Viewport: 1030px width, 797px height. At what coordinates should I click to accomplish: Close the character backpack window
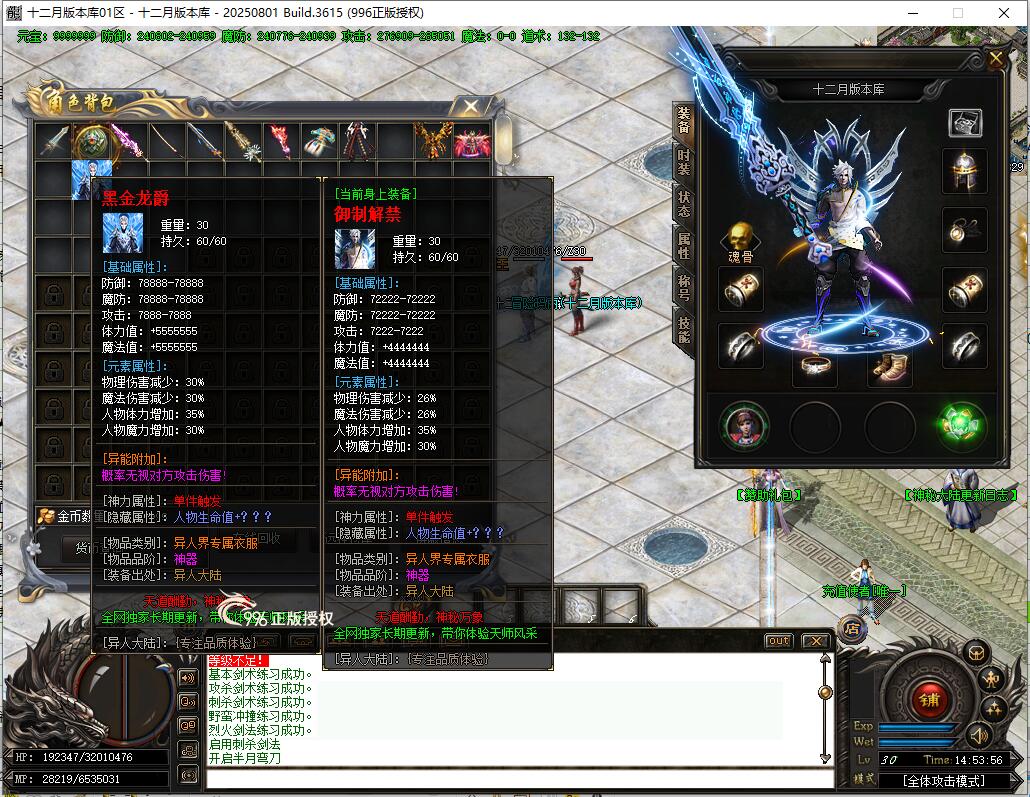click(469, 105)
